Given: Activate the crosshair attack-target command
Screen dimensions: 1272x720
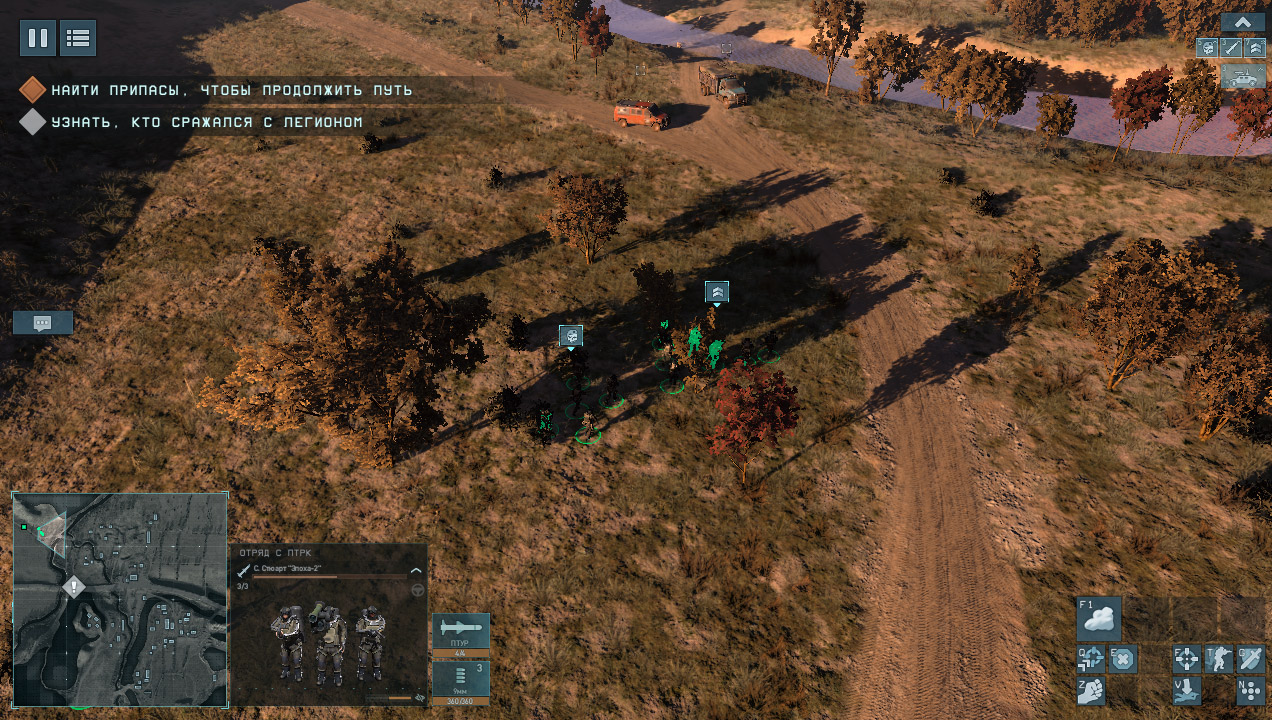Looking at the screenshot, I should click(1186, 659).
